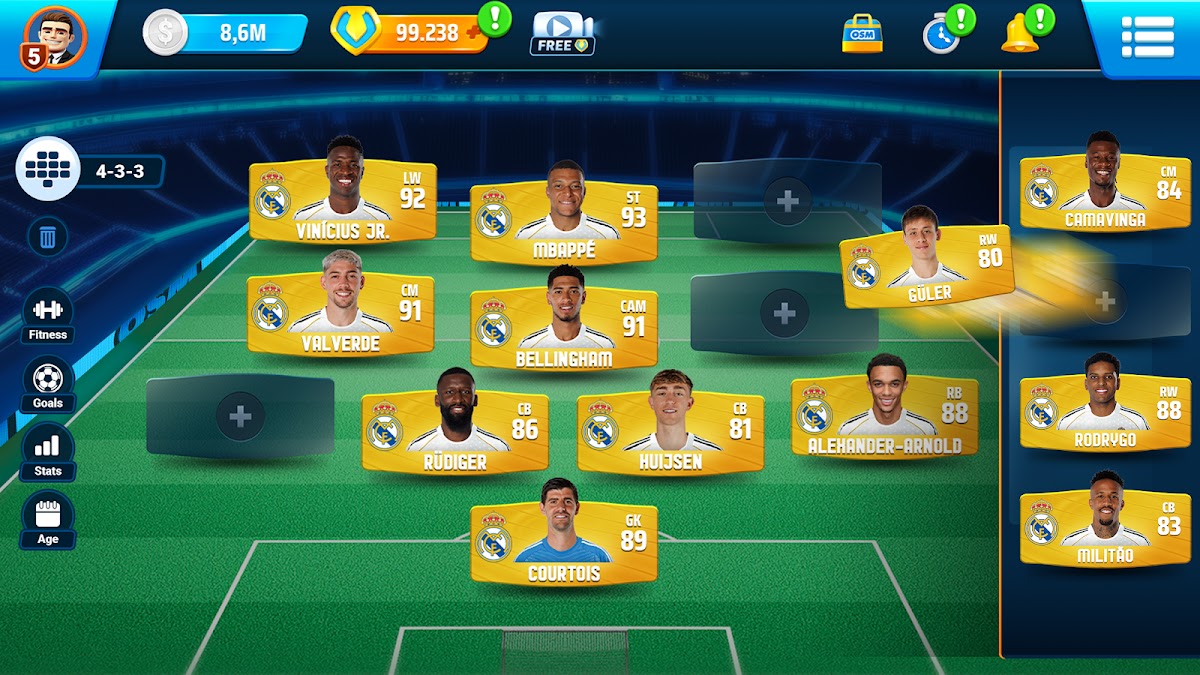Show player Goals view
Image resolution: width=1200 pixels, height=675 pixels.
[x=48, y=384]
